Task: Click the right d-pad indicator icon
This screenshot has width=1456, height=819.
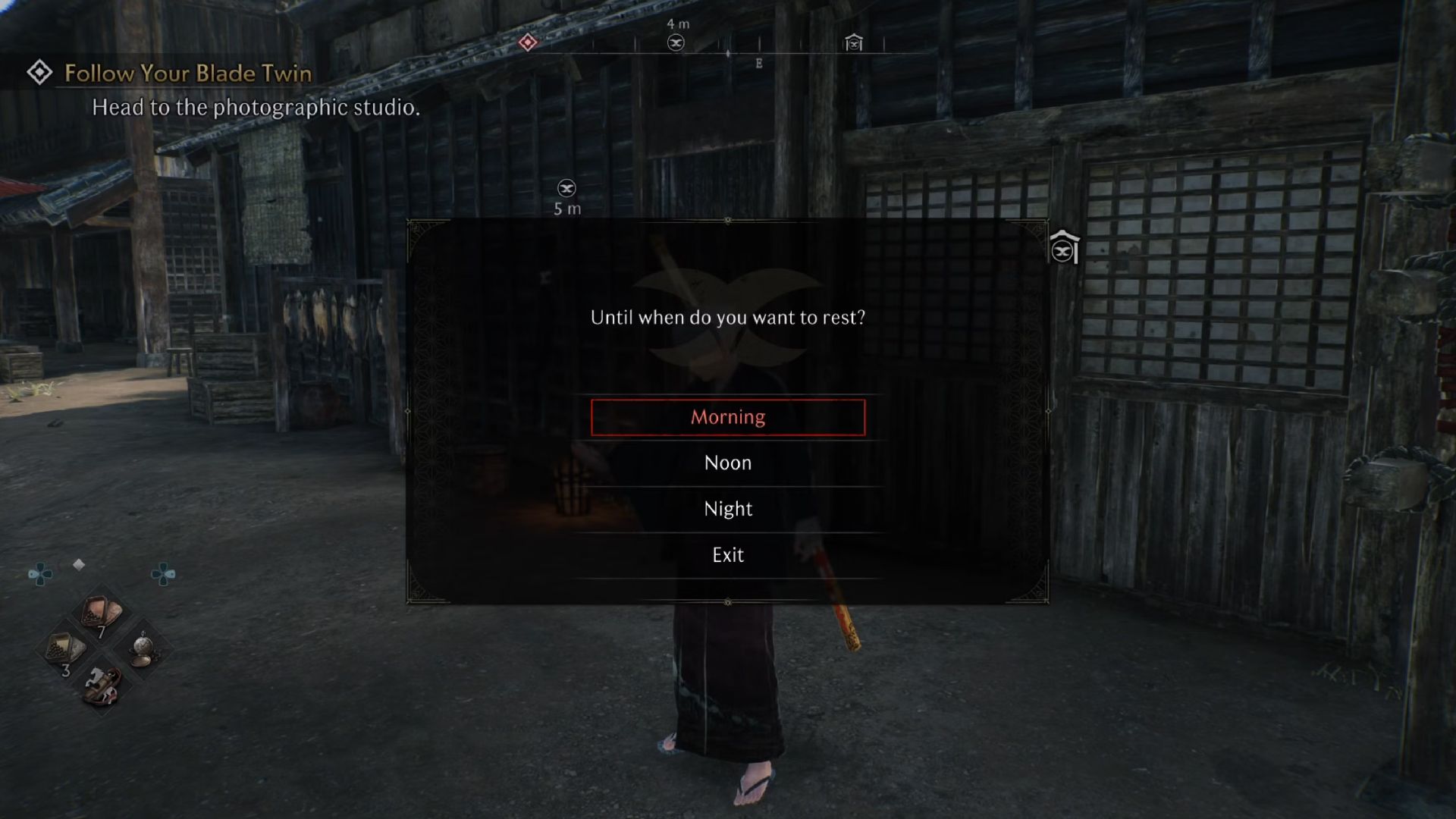Action: pyautogui.click(x=164, y=573)
